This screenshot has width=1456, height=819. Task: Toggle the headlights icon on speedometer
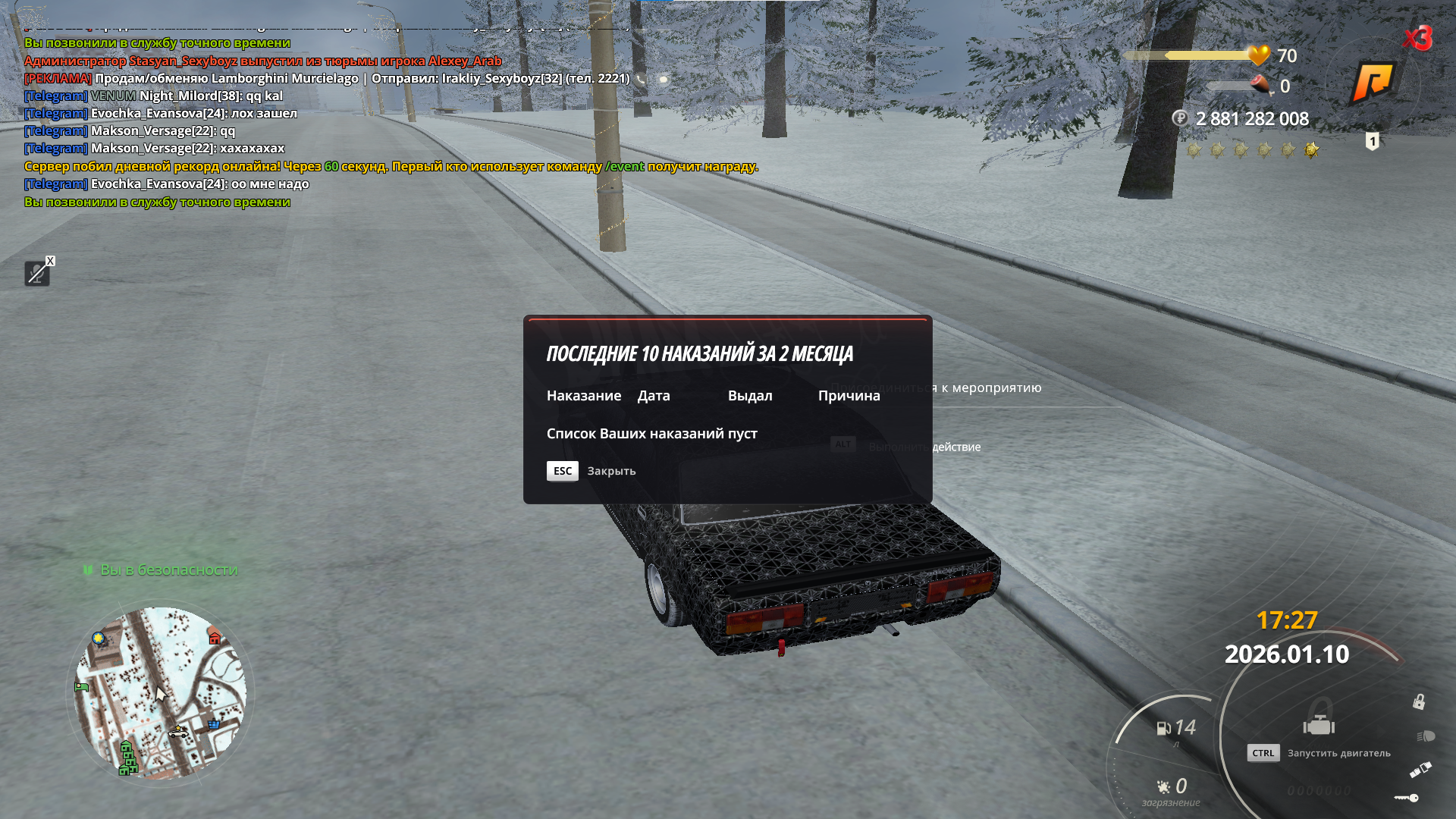(x=1425, y=736)
